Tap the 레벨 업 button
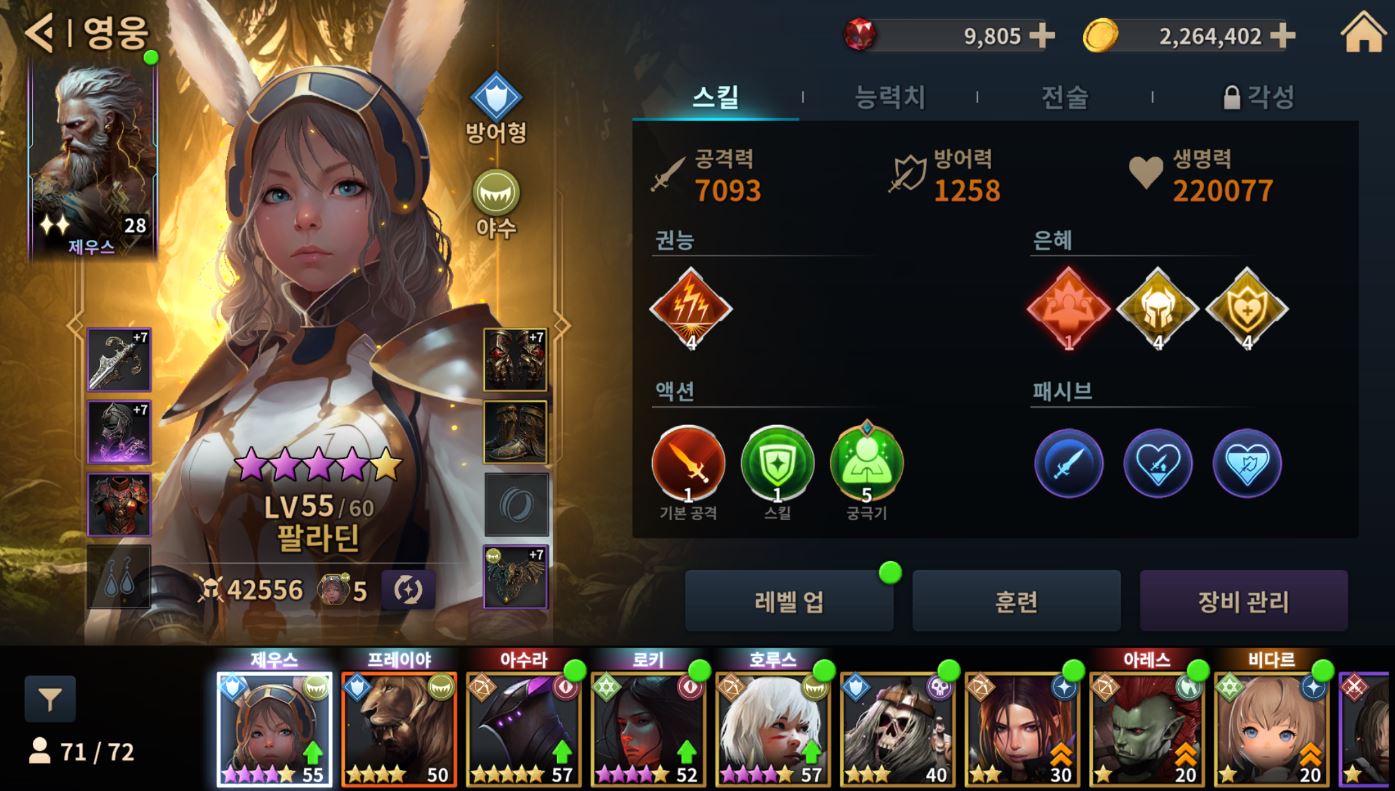 click(x=789, y=602)
